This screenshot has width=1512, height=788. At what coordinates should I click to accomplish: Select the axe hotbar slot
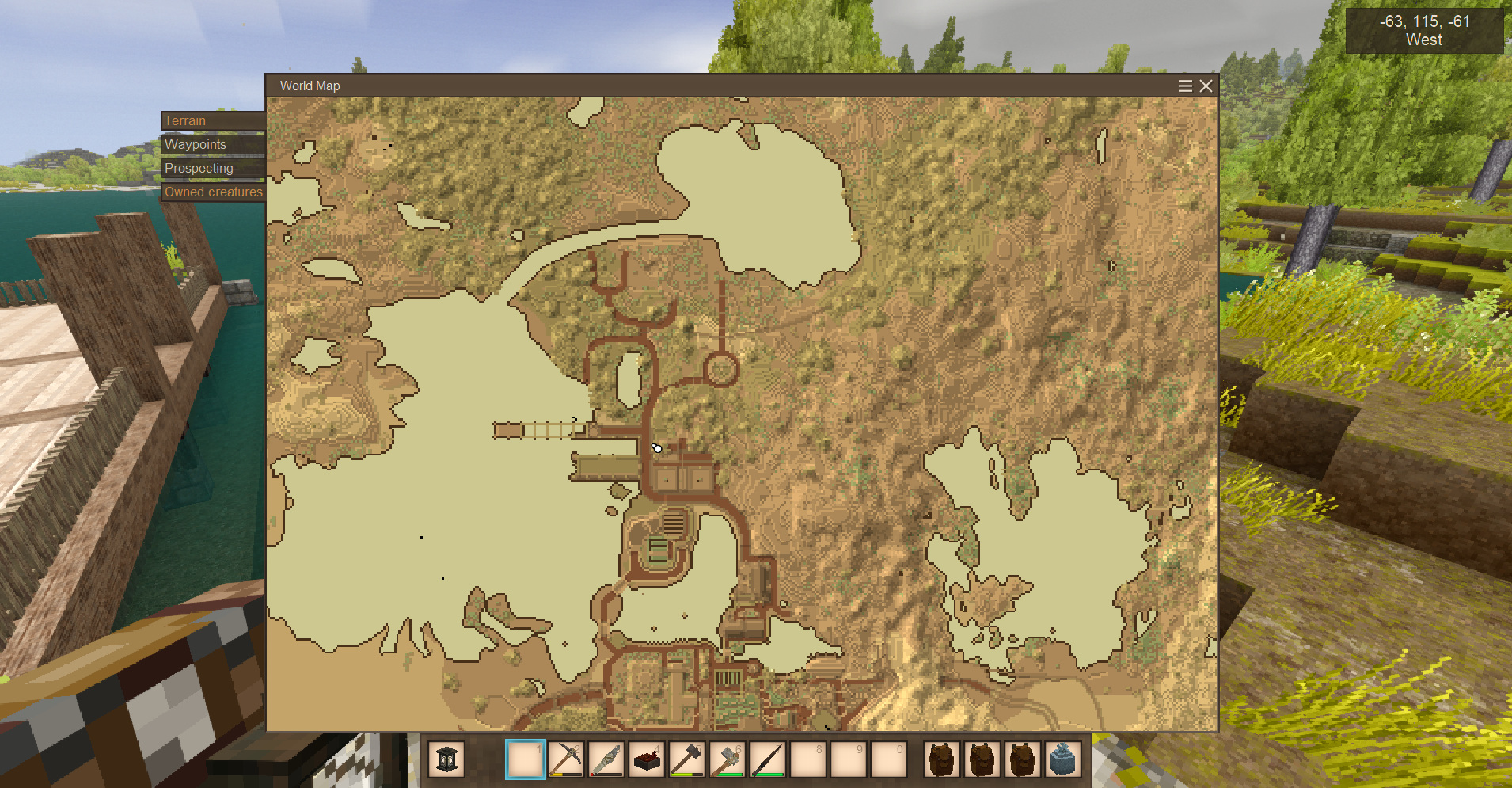[728, 759]
